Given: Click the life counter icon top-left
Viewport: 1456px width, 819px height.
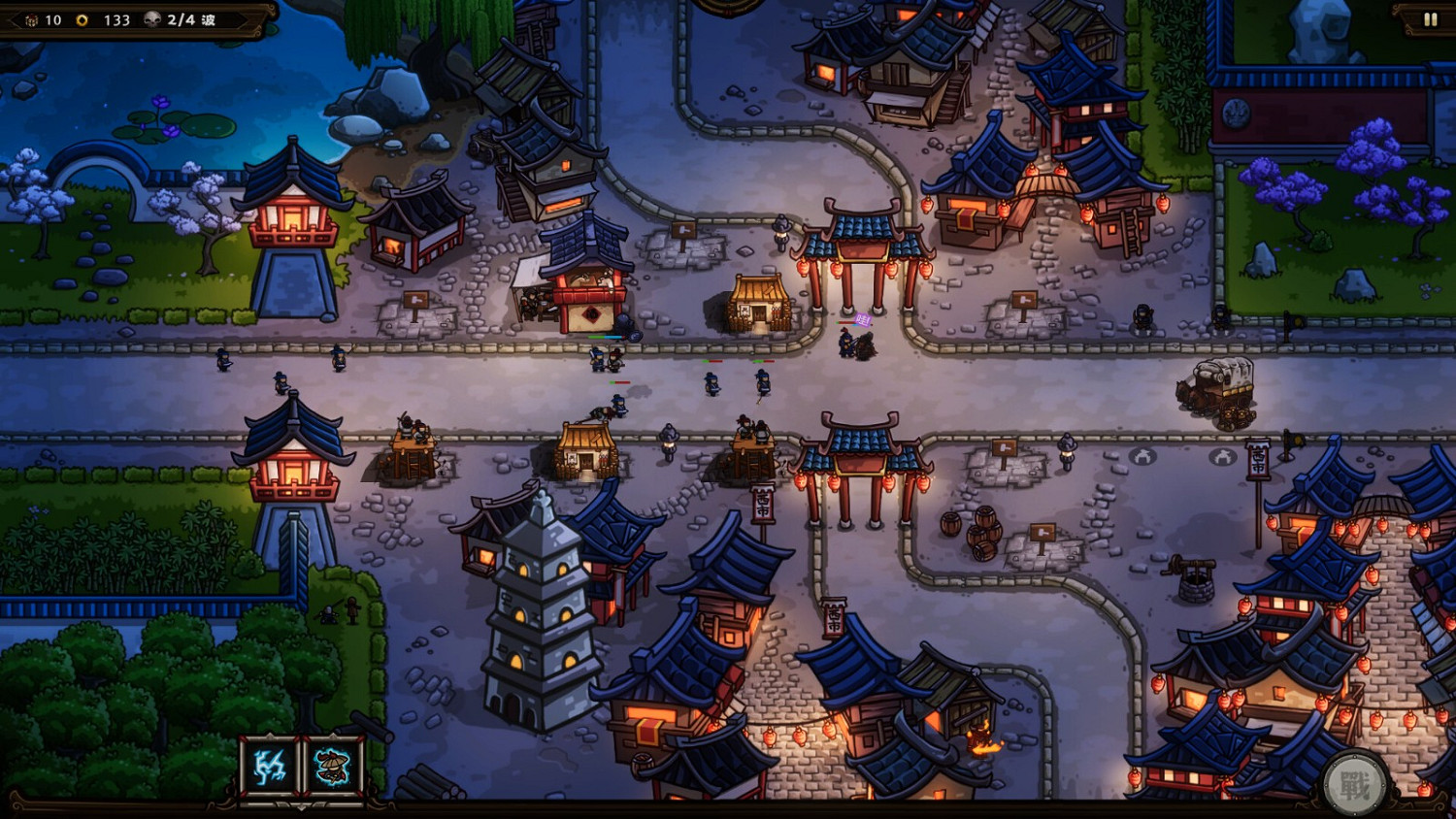Looking at the screenshot, I should (x=32, y=19).
